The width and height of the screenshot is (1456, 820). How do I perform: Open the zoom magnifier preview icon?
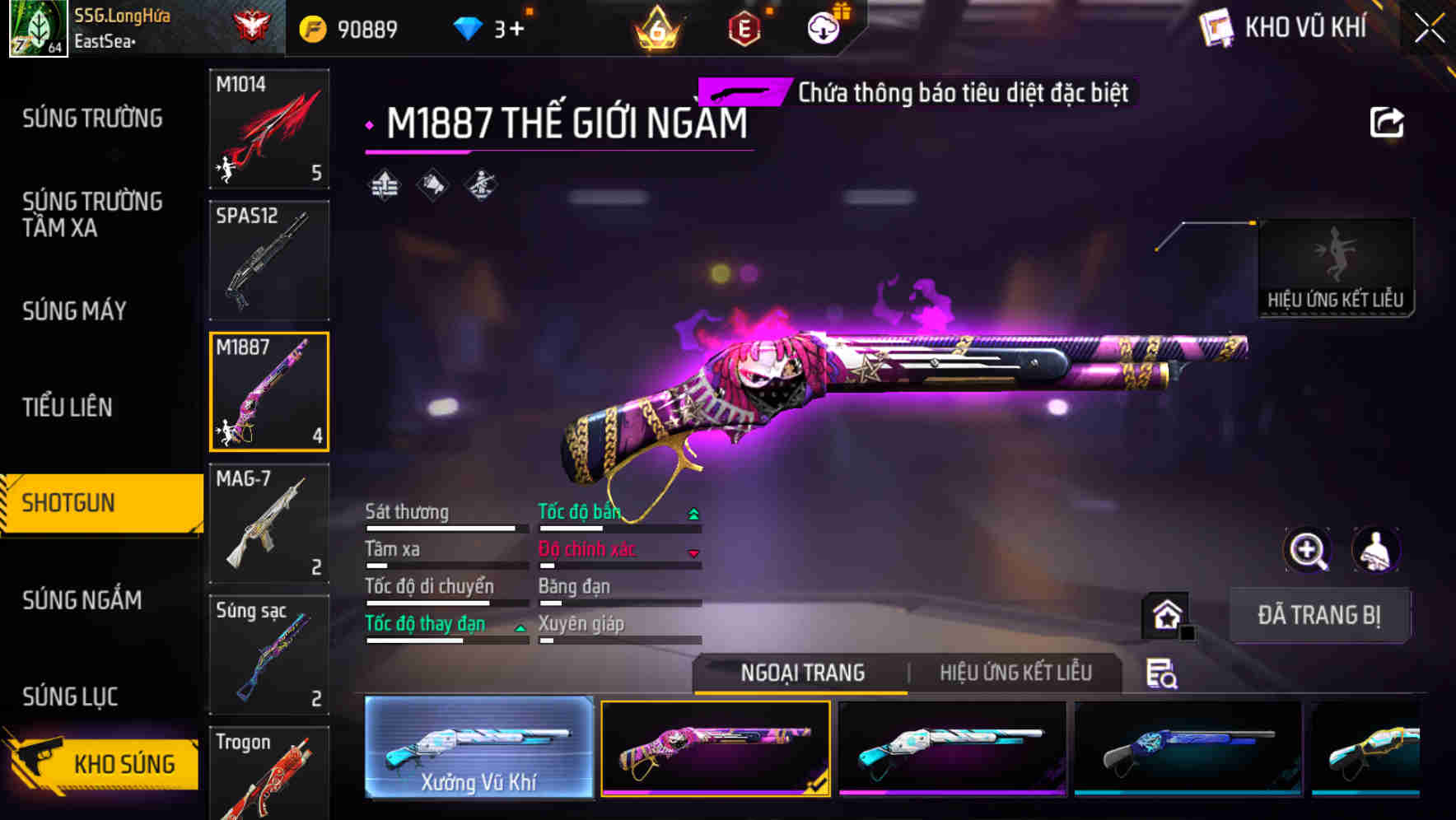tap(1309, 550)
